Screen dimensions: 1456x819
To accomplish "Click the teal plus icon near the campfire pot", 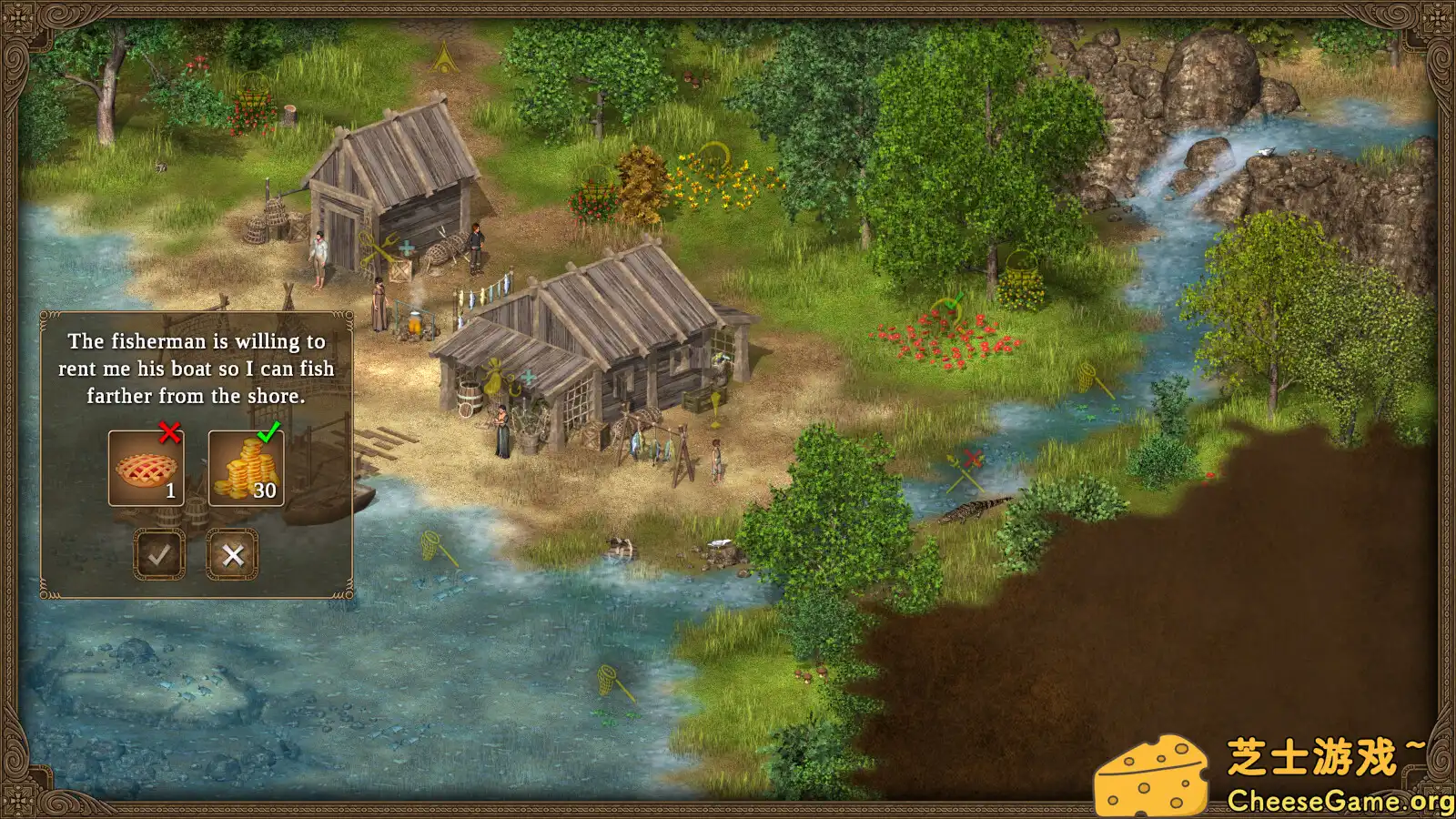I will (407, 247).
